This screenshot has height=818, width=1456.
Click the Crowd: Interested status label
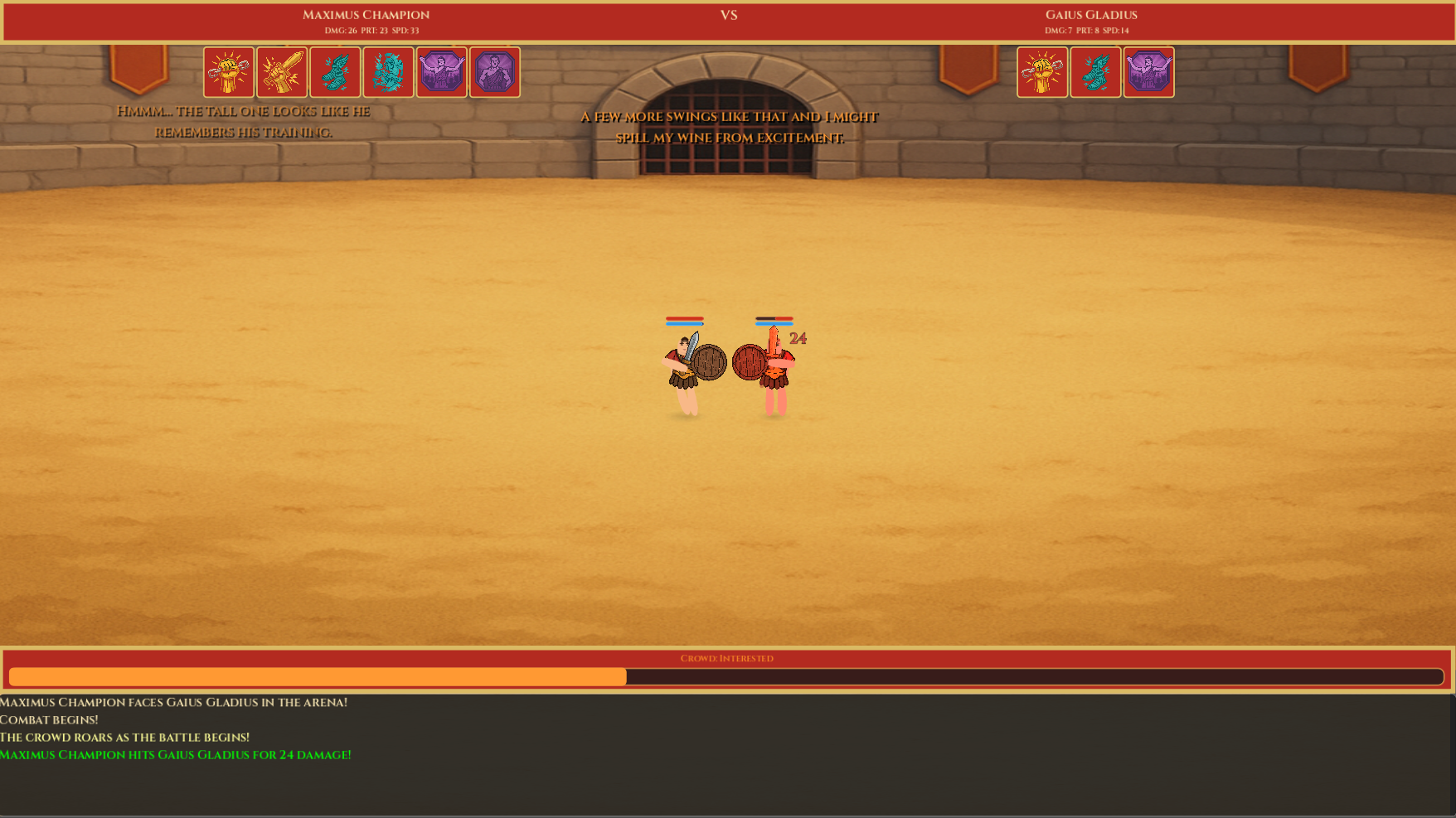726,658
